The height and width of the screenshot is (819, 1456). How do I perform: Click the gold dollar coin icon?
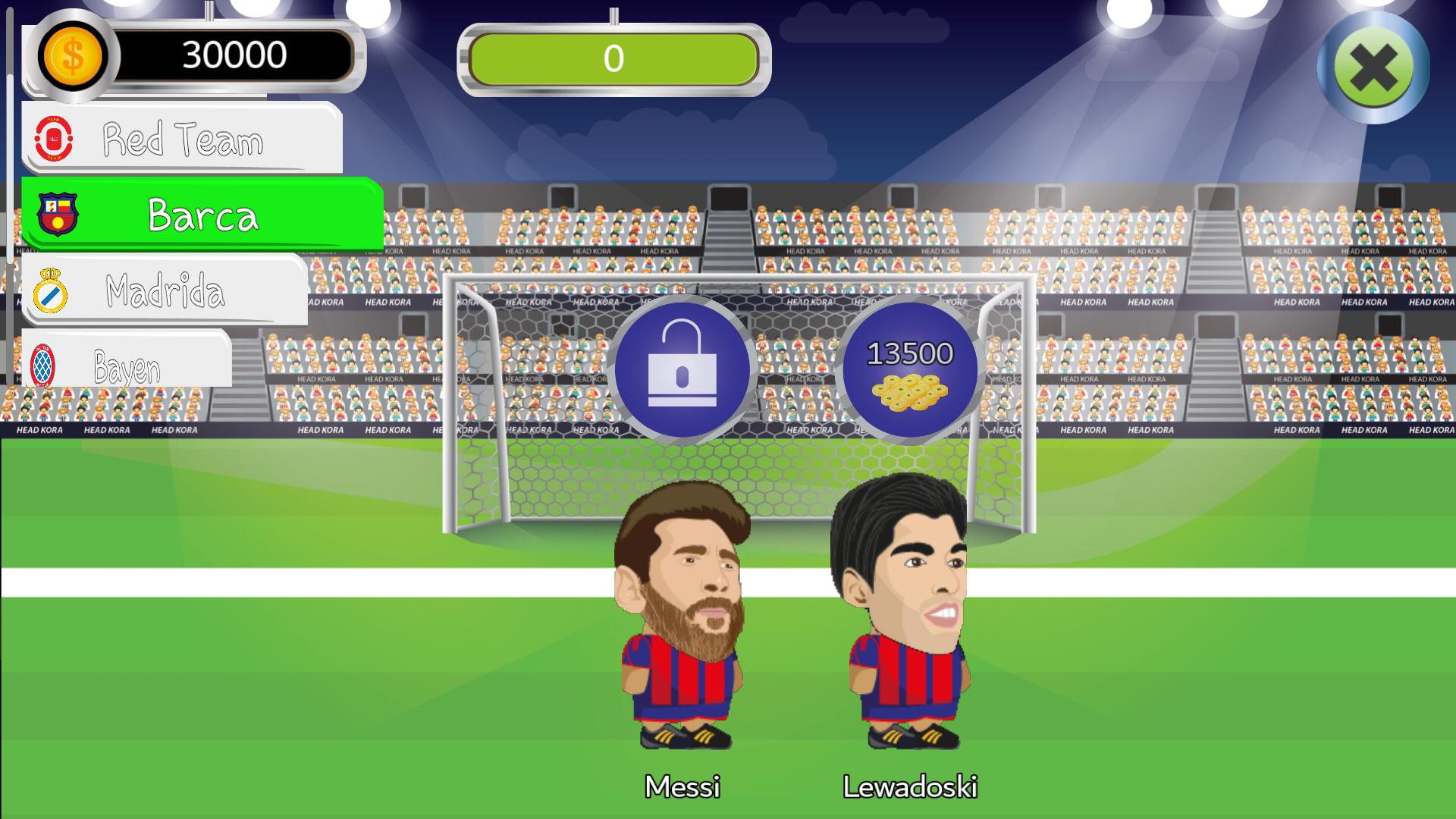pyautogui.click(x=72, y=55)
